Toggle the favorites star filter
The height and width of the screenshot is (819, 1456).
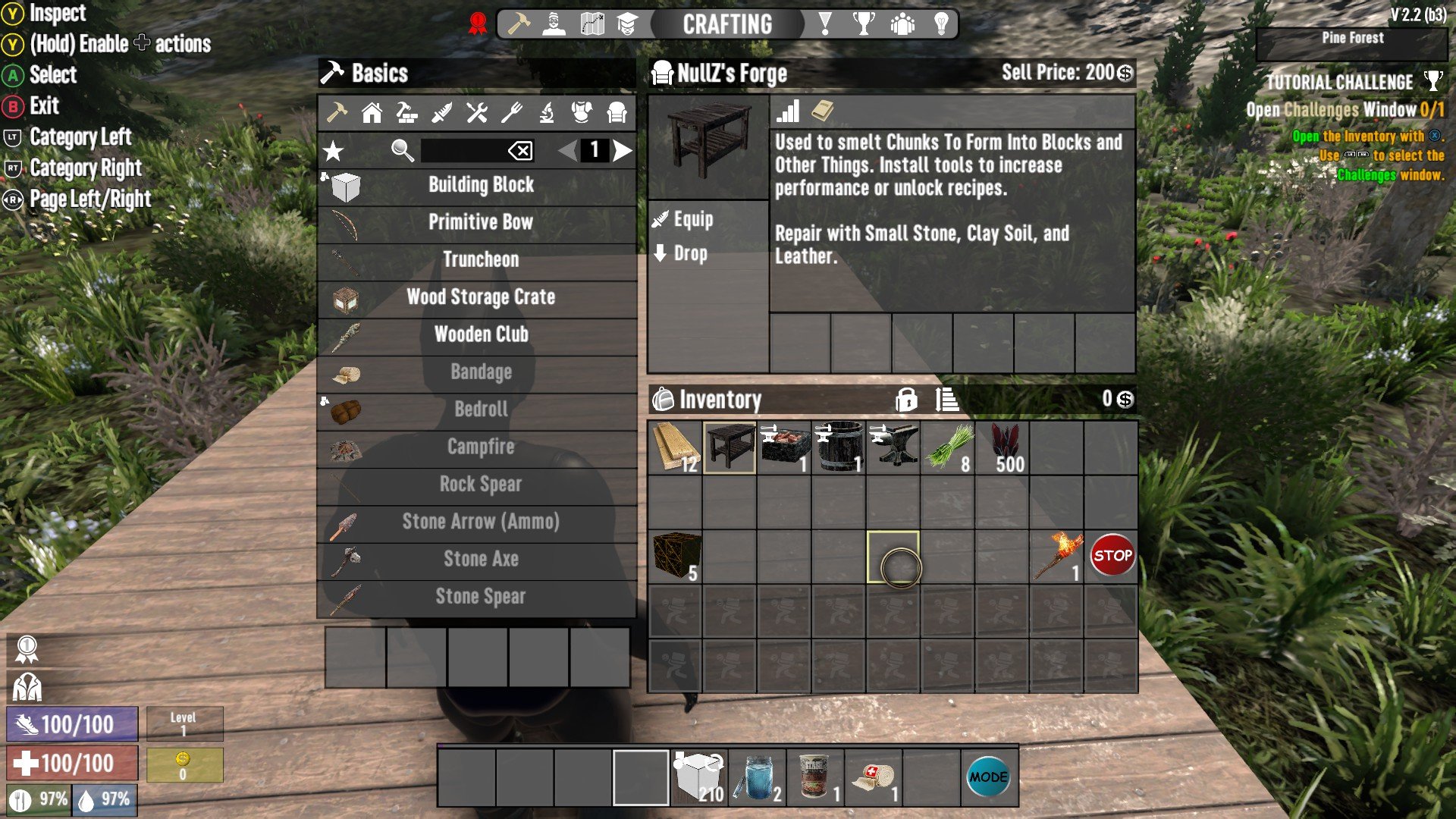tap(333, 151)
